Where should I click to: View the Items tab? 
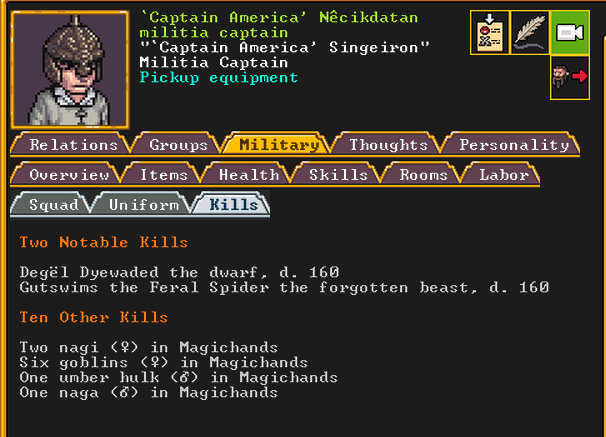(x=163, y=175)
